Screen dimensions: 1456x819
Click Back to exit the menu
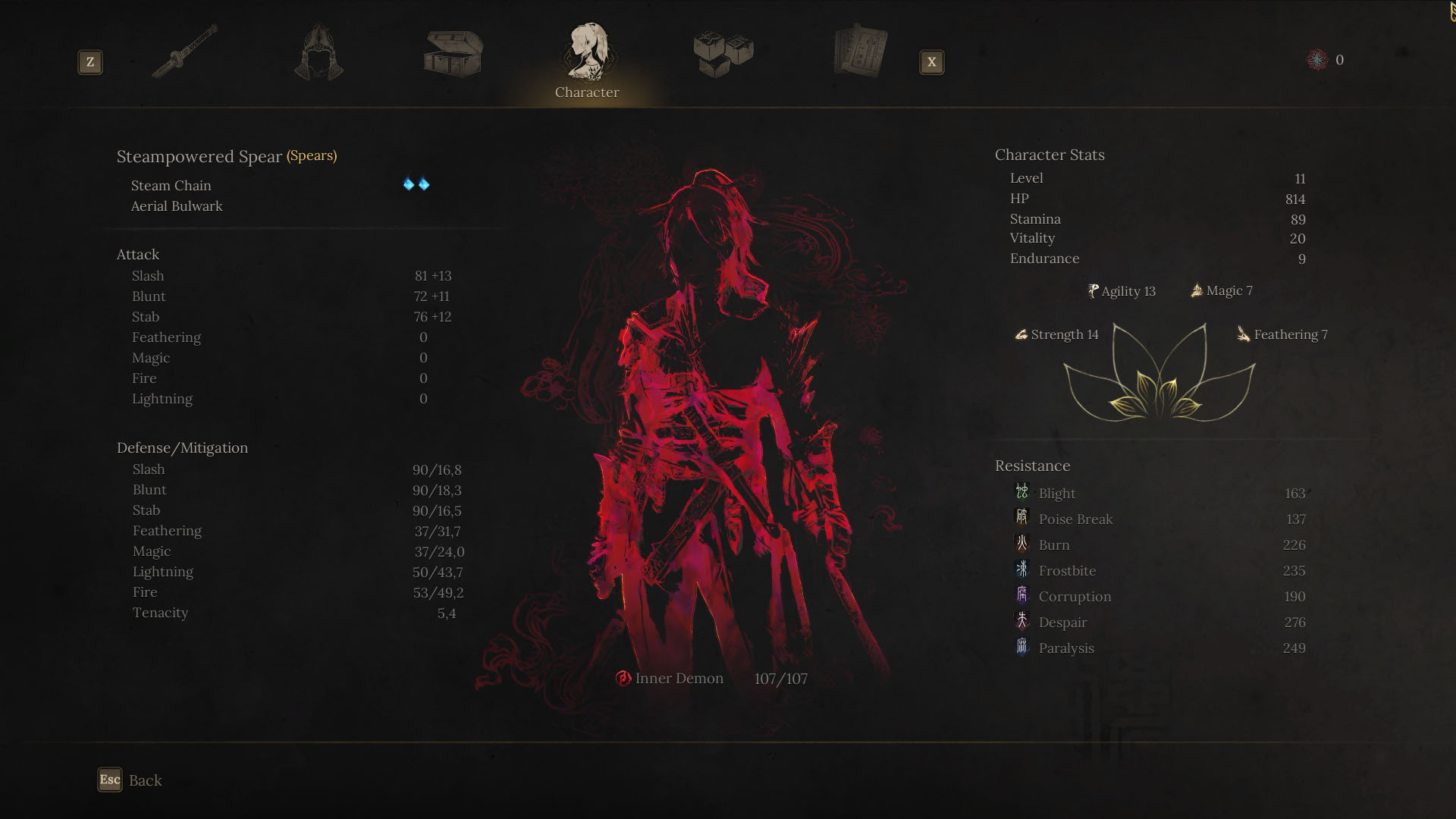click(130, 780)
